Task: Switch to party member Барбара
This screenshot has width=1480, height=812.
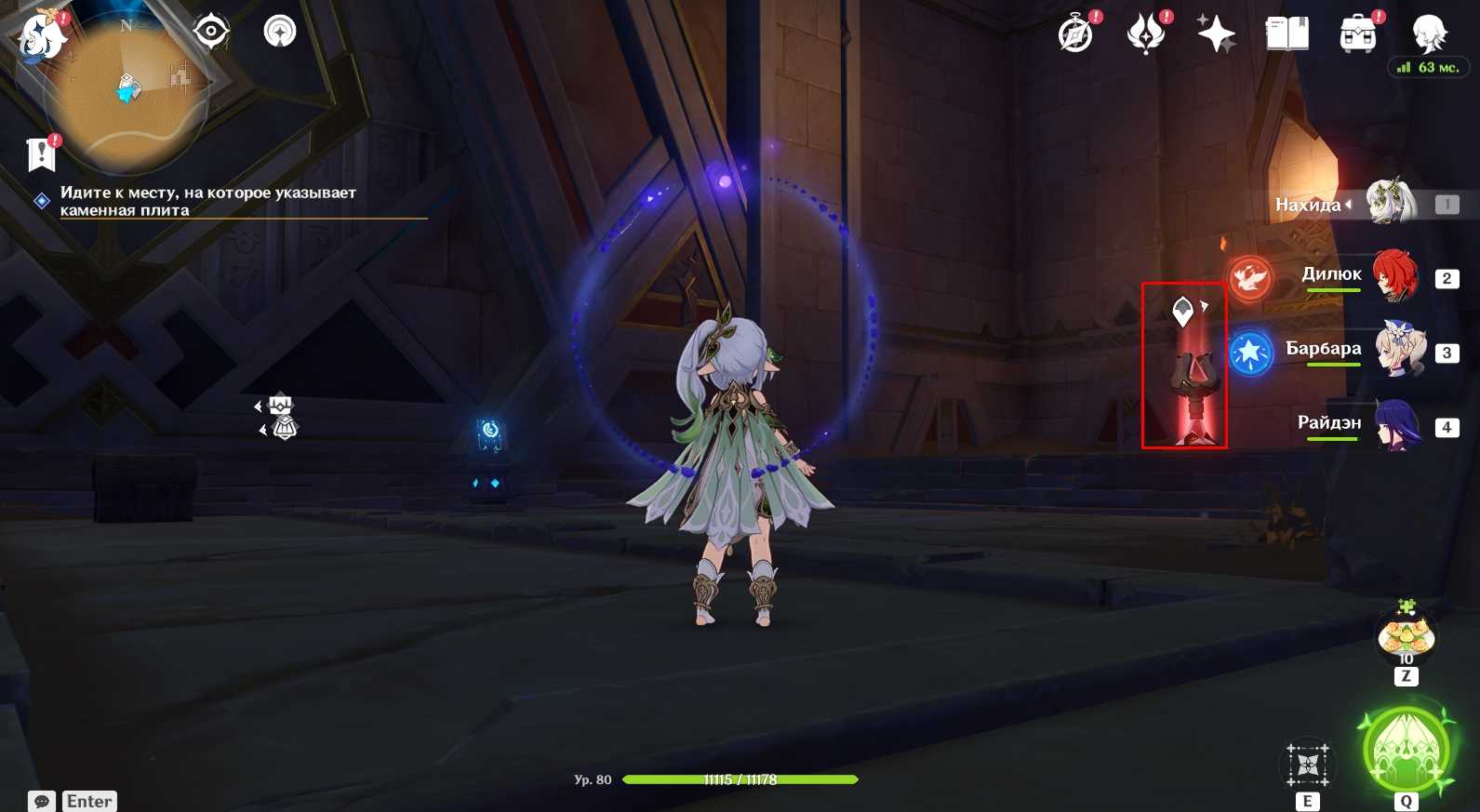Action: click(1398, 351)
